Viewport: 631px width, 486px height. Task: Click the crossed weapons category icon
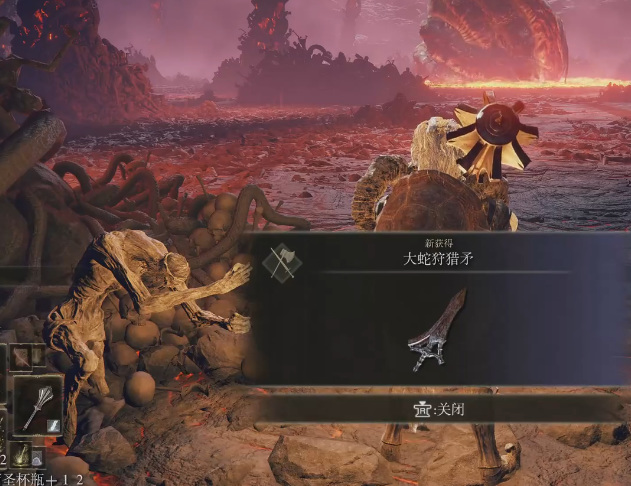pyautogui.click(x=280, y=262)
